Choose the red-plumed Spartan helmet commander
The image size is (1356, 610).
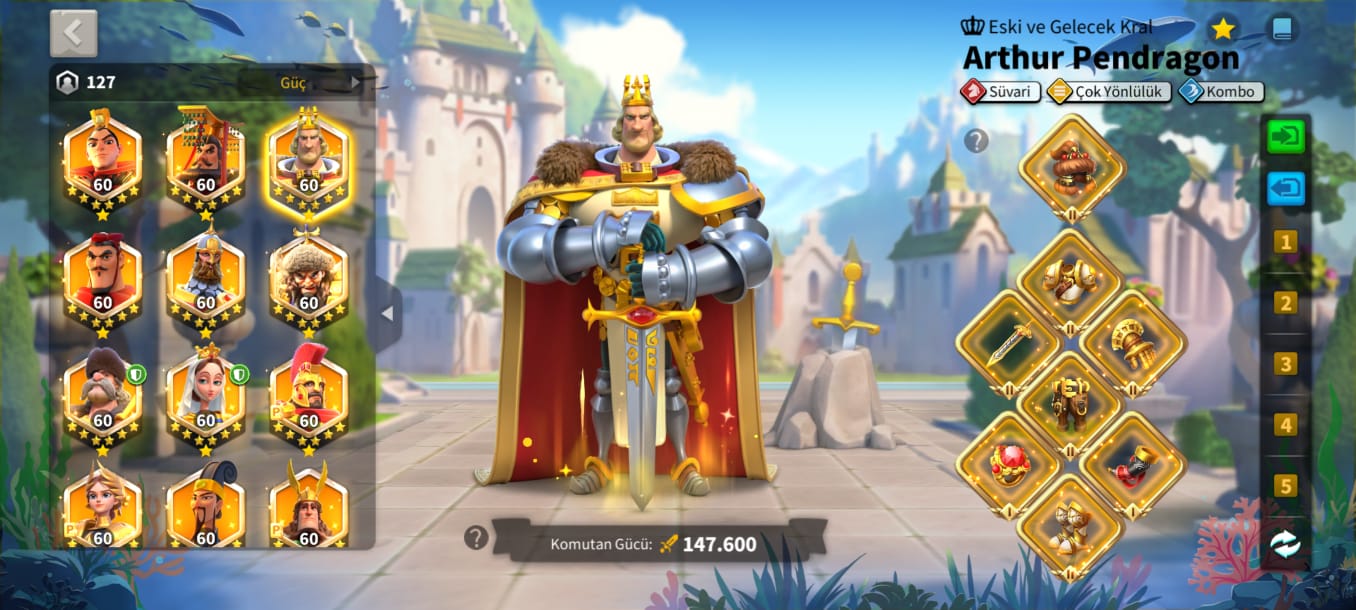309,397
